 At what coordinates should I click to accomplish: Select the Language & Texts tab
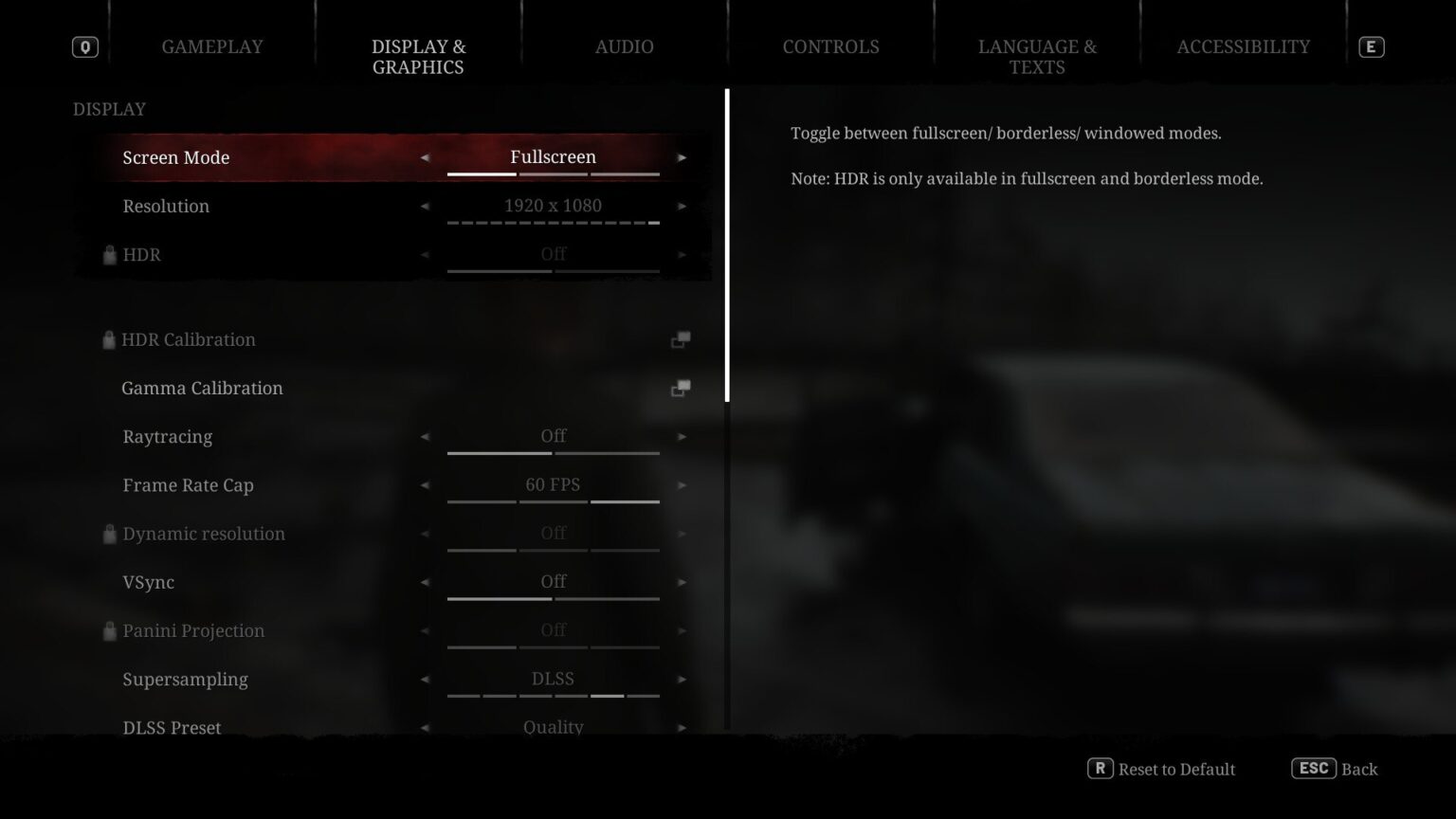[x=1037, y=57]
